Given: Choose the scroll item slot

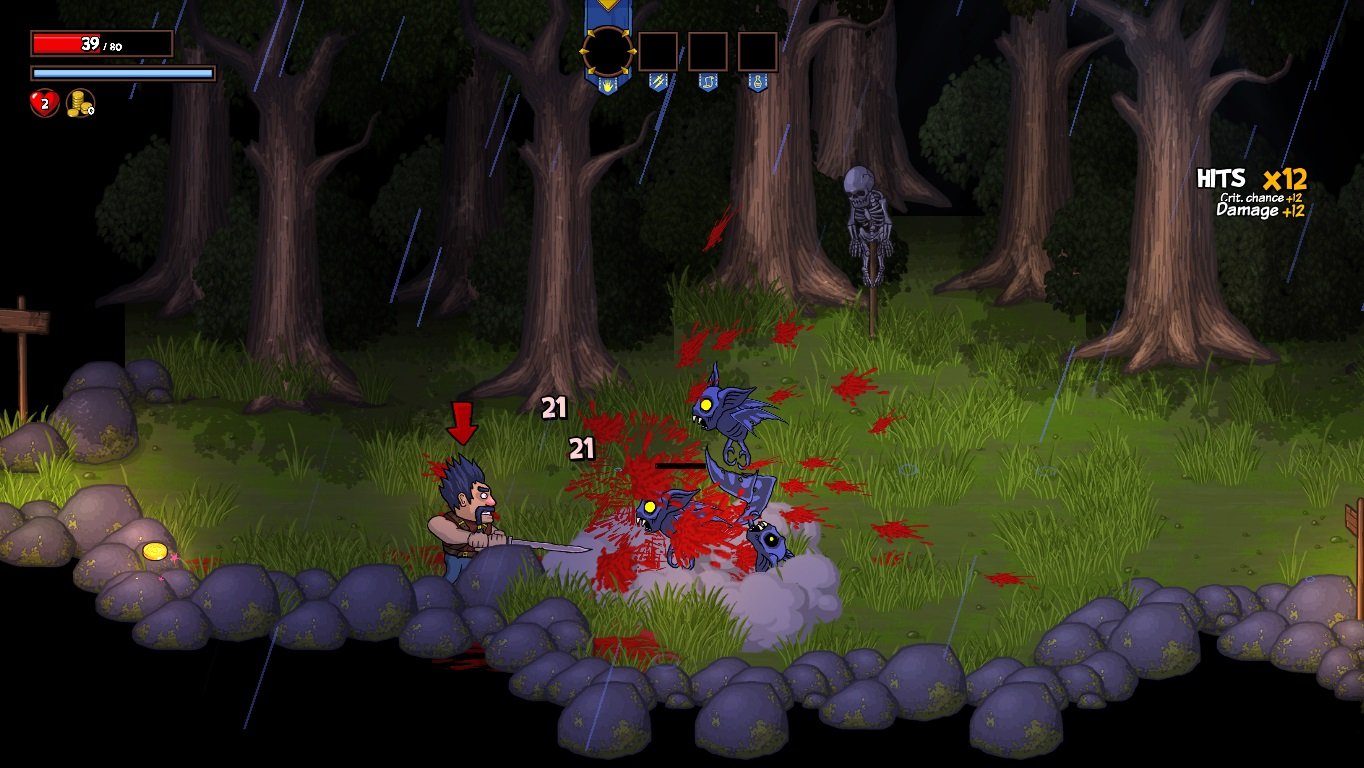Looking at the screenshot, I should 708,52.
